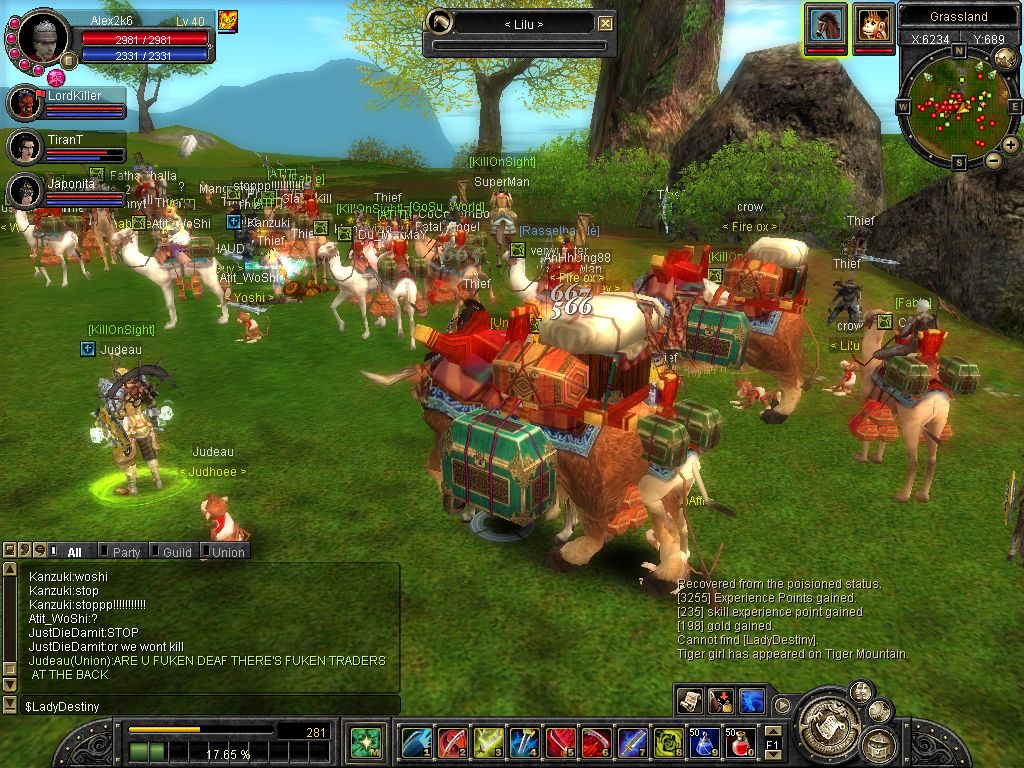Open the world map globe button

pyautogui.click(x=1006, y=59)
